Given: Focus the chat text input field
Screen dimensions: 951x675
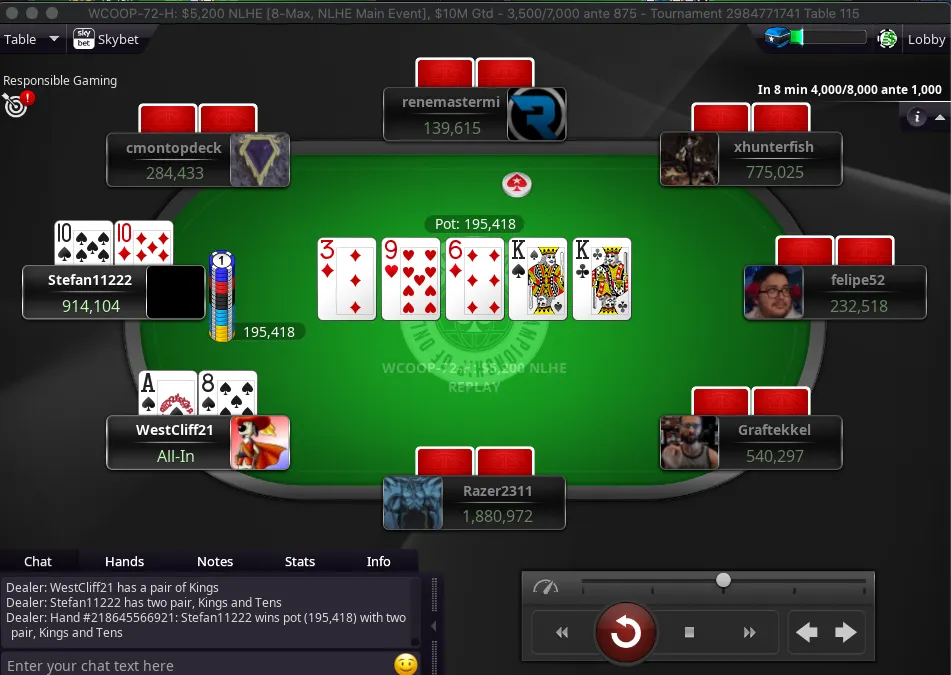Looking at the screenshot, I should [195, 665].
